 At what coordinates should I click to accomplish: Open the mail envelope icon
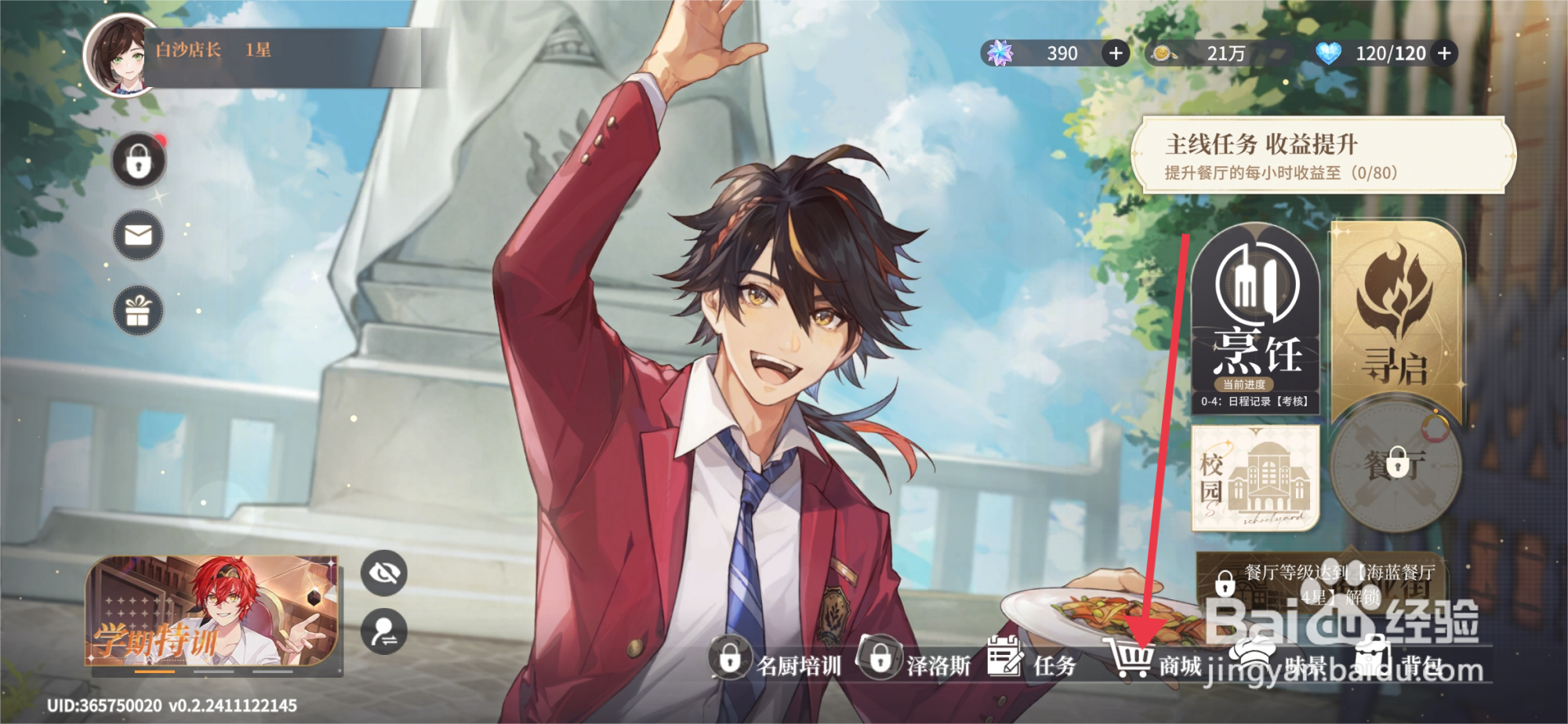[x=139, y=235]
